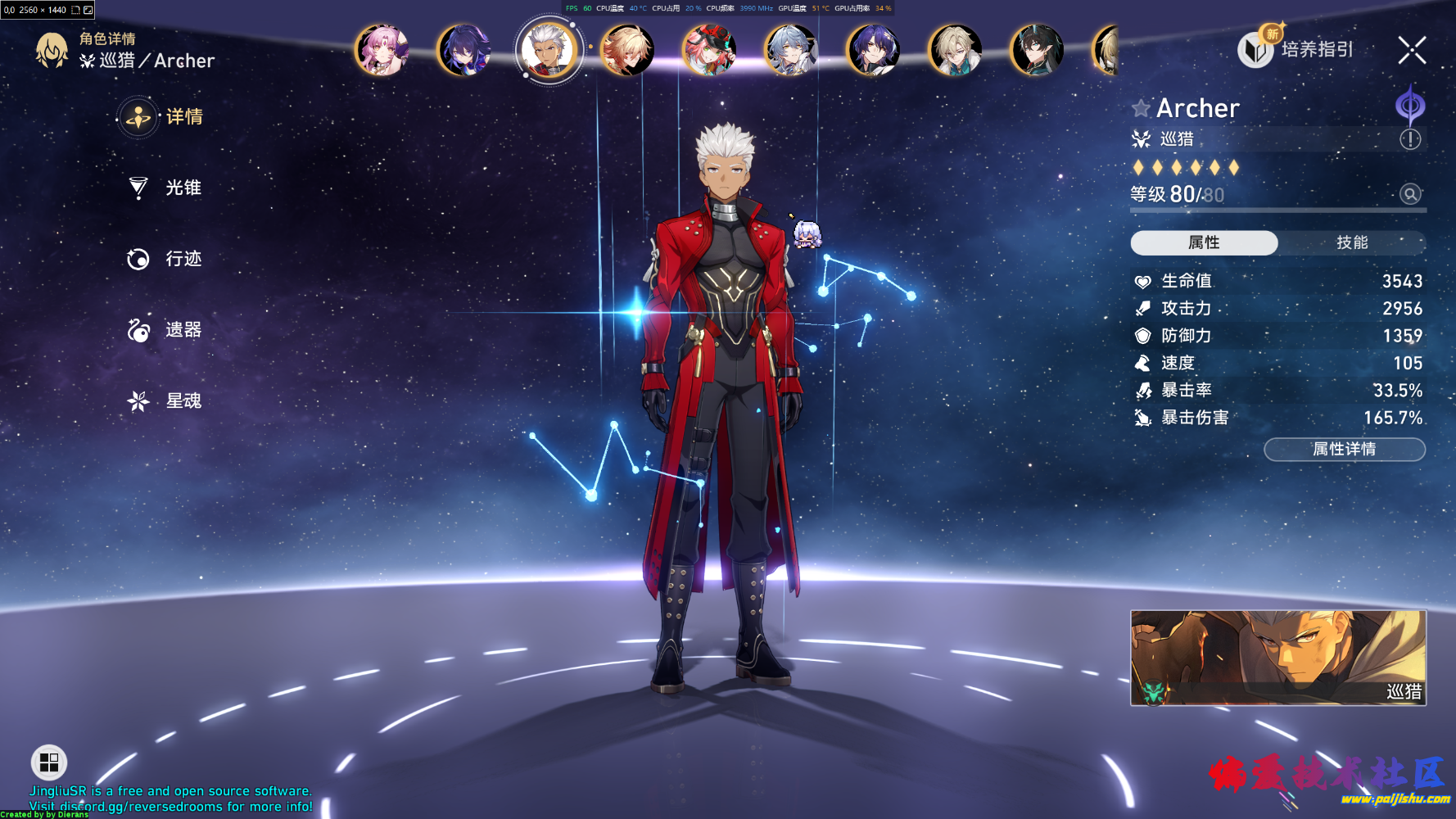This screenshot has width=1456, height=819.
Task: View the Archer character art thumbnail
Action: pyautogui.click(x=1277, y=658)
